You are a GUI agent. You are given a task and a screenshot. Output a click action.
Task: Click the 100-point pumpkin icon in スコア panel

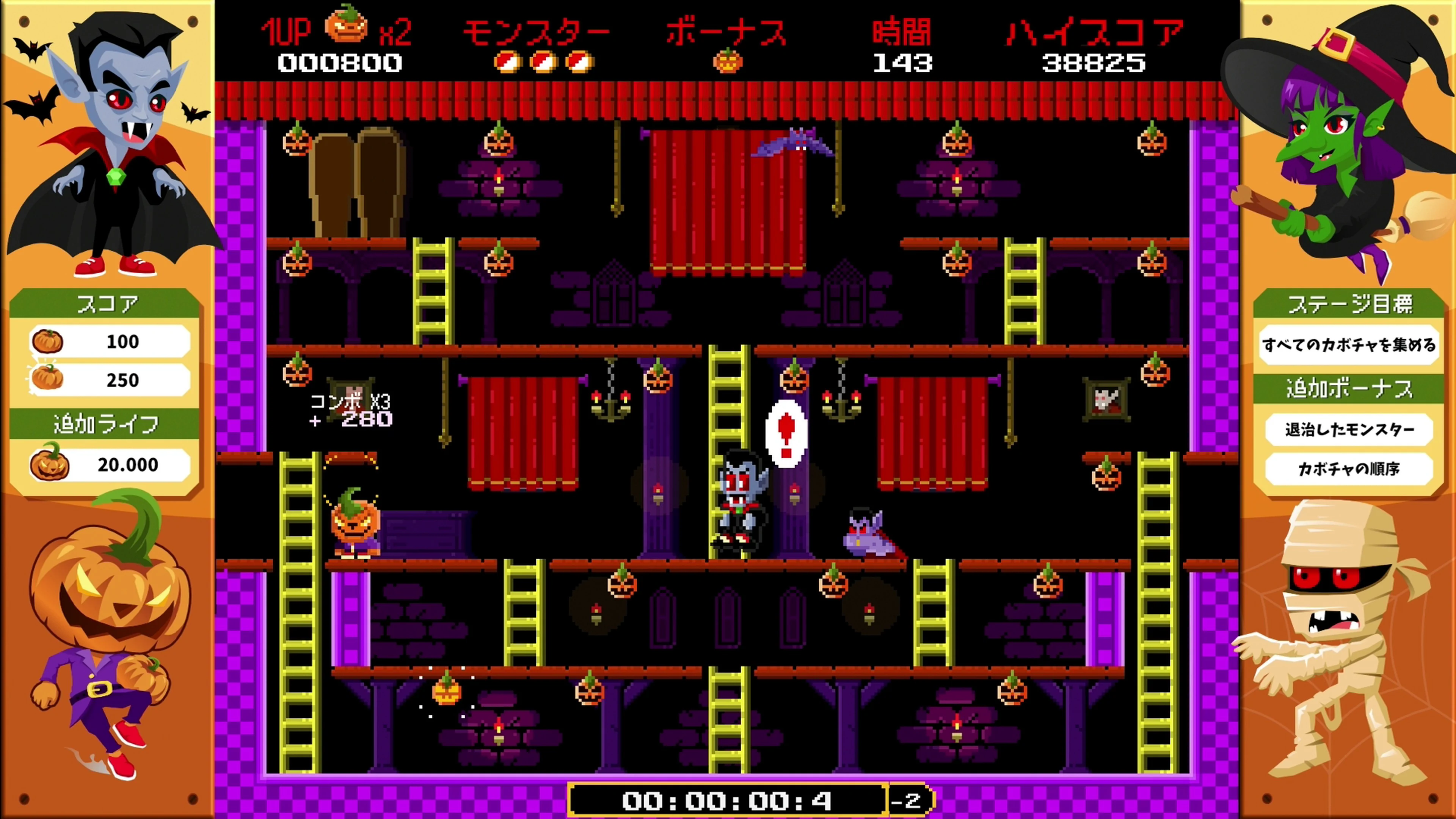[48, 341]
